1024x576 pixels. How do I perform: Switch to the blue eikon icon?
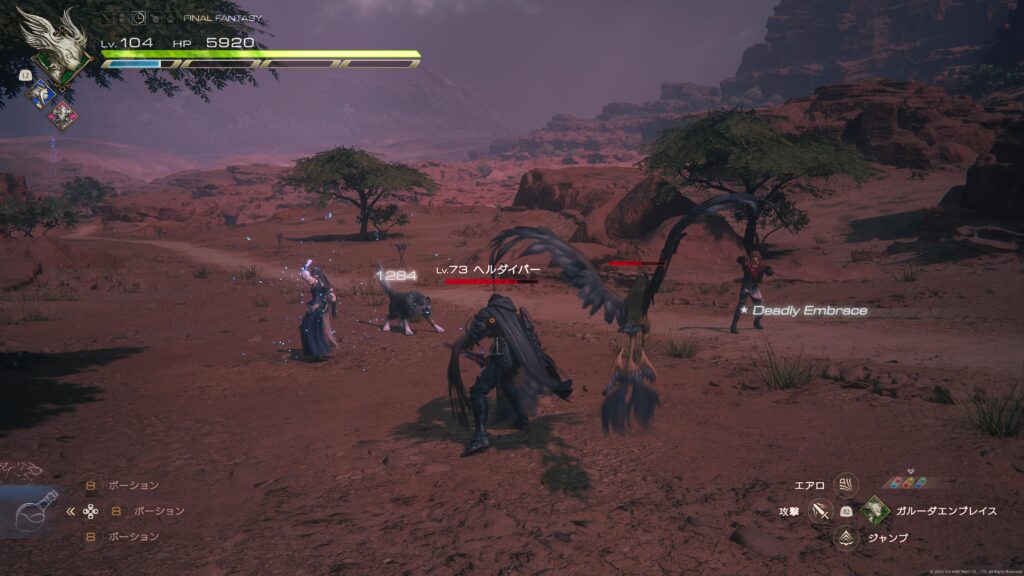click(43, 95)
